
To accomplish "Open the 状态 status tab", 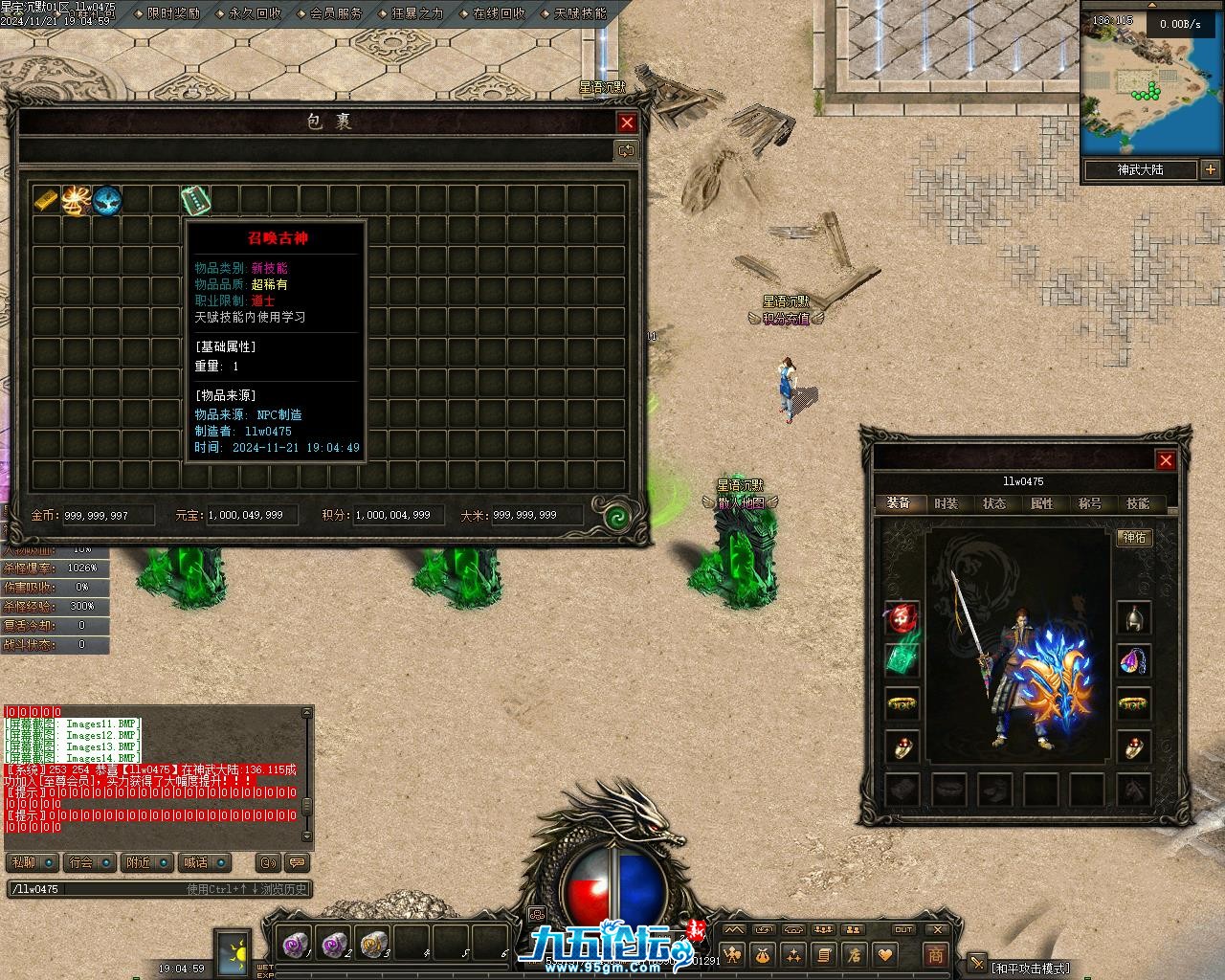I will [994, 503].
